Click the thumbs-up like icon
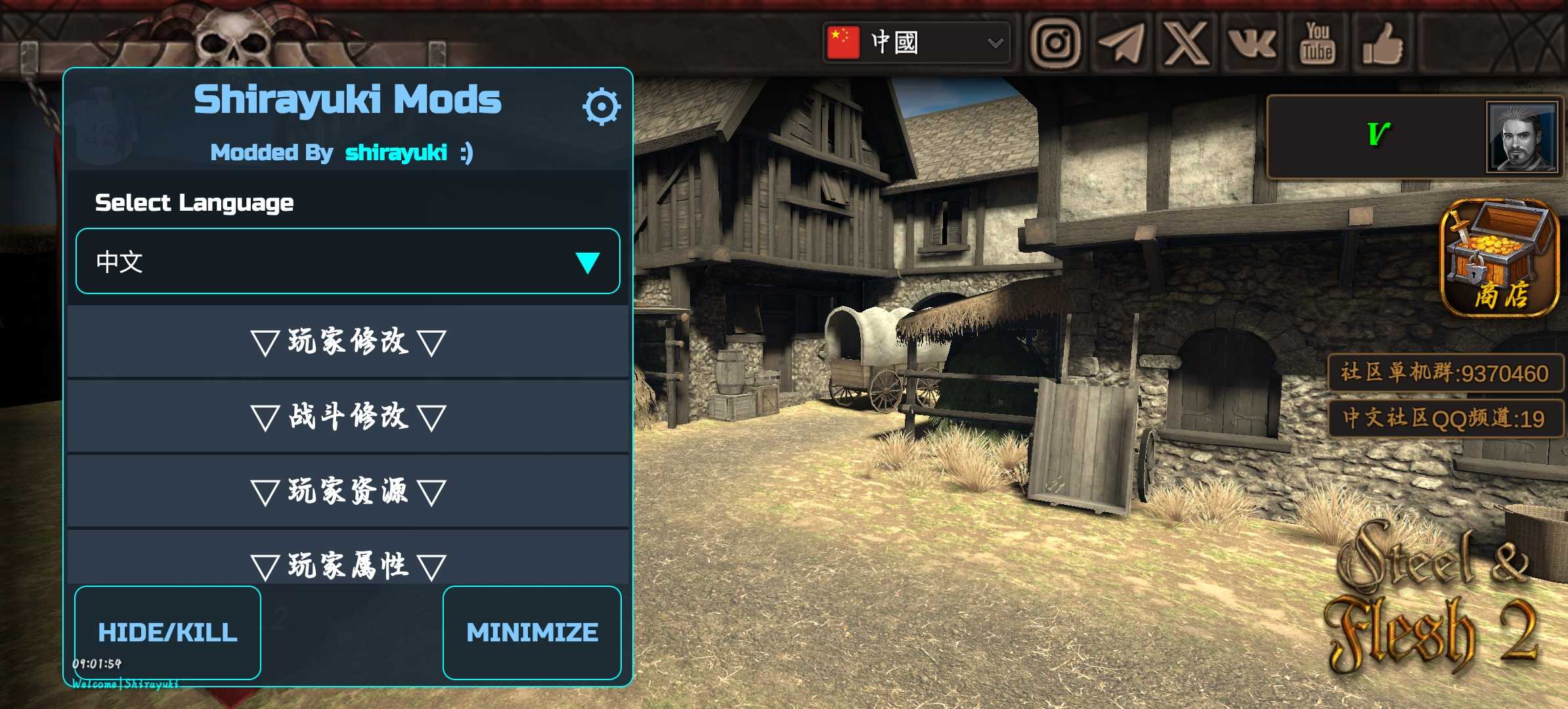The height and width of the screenshot is (709, 1568). pos(1383,43)
